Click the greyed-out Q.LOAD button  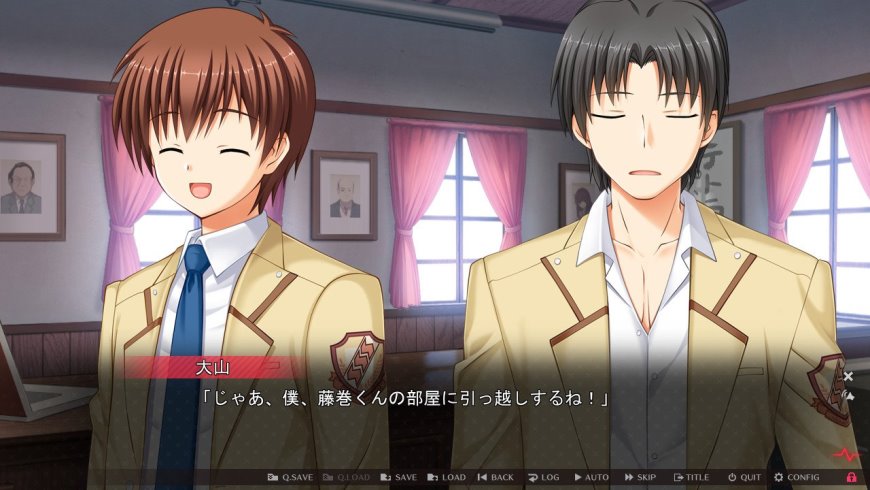[345, 478]
